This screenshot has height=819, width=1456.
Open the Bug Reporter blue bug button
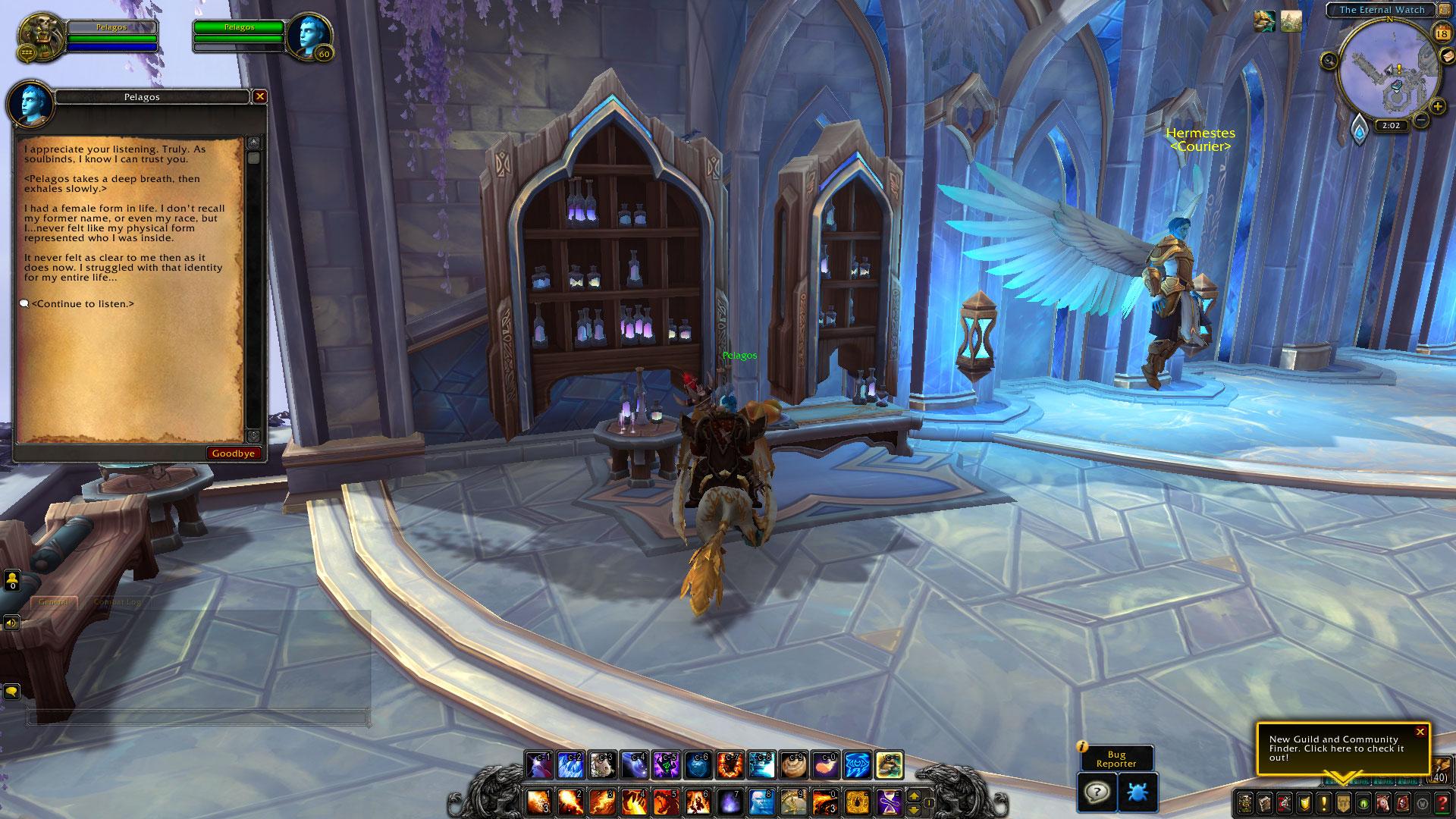[x=1137, y=792]
